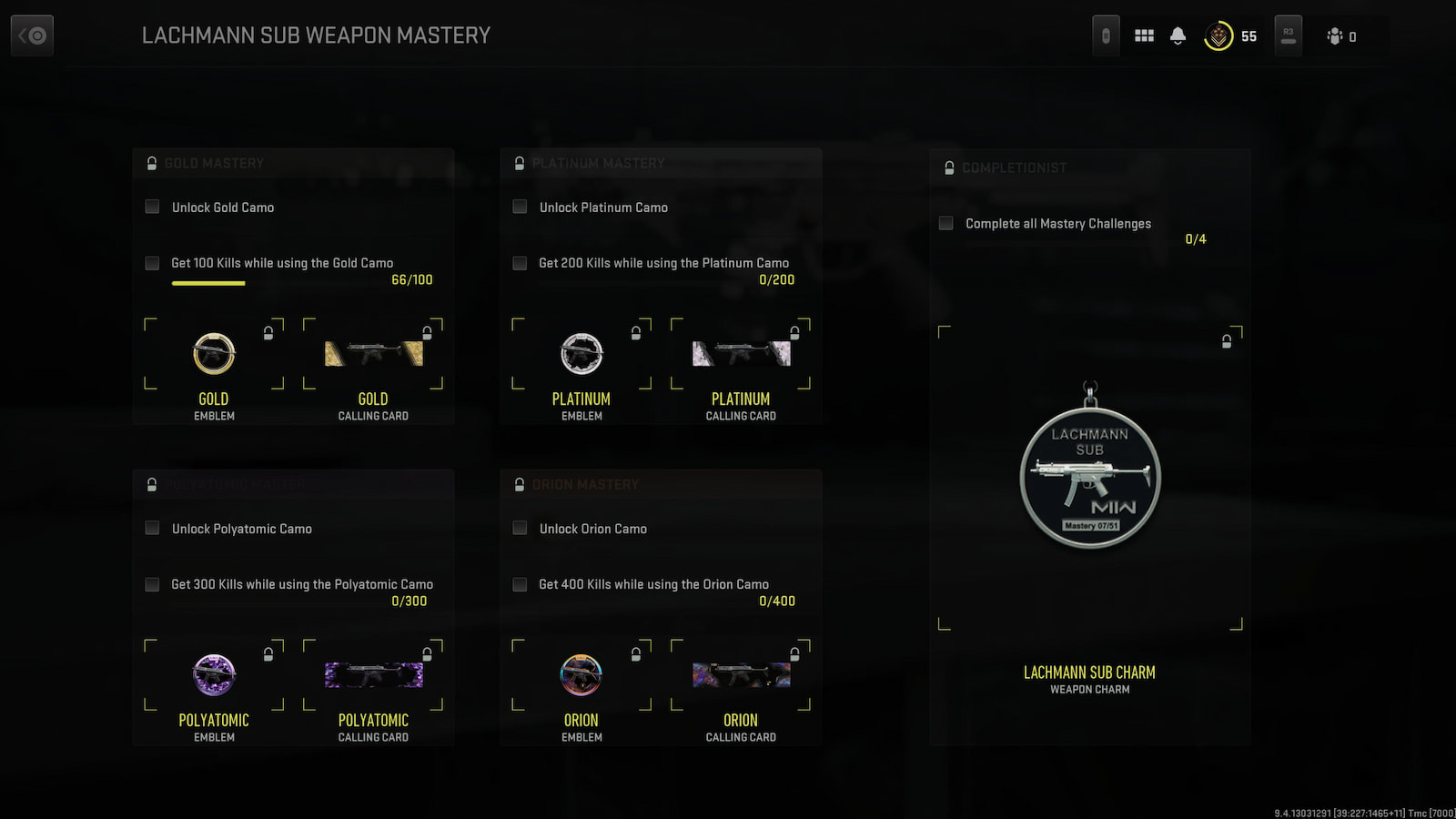Open the player rank 55 profile
Viewport: 1456px width, 819px height.
1230,36
